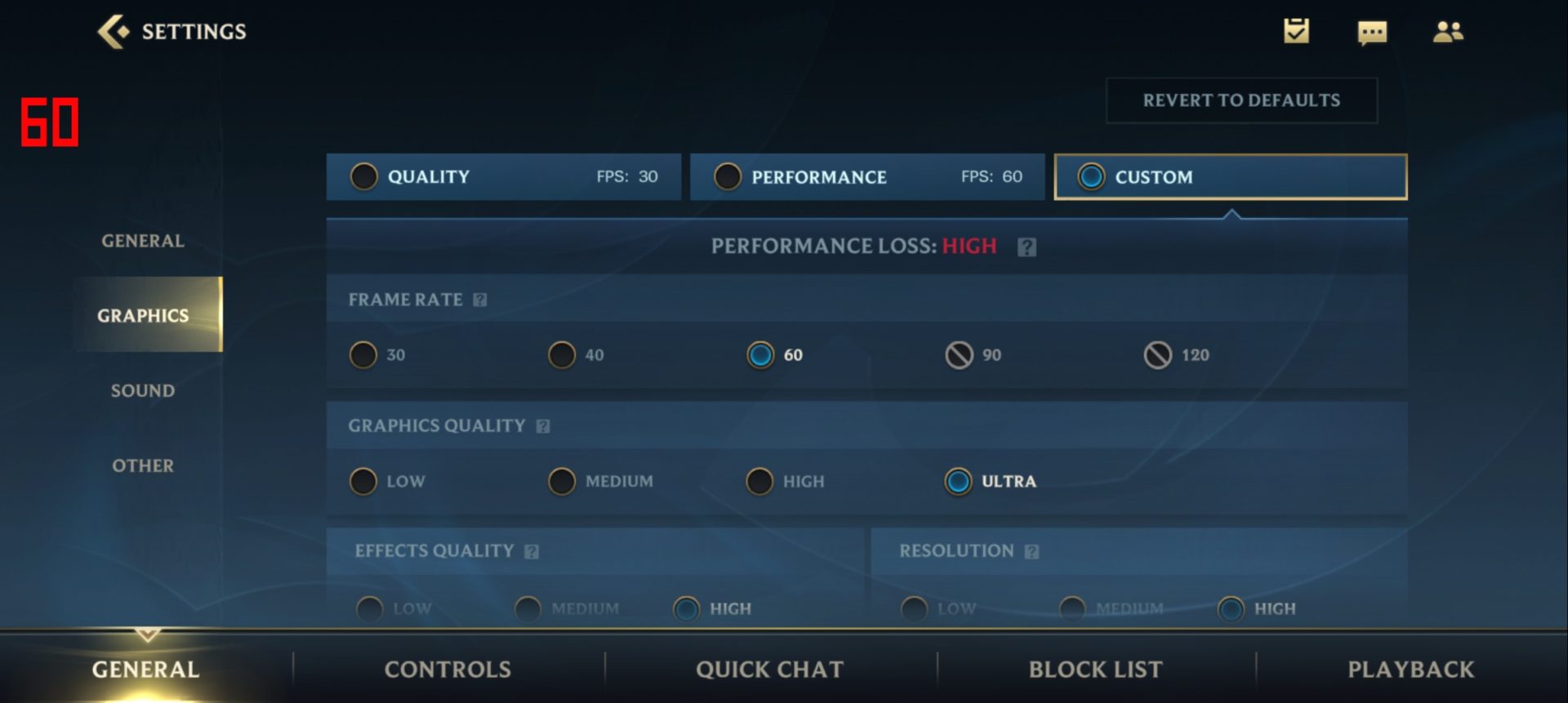Switch to the Sound section

[x=143, y=391]
